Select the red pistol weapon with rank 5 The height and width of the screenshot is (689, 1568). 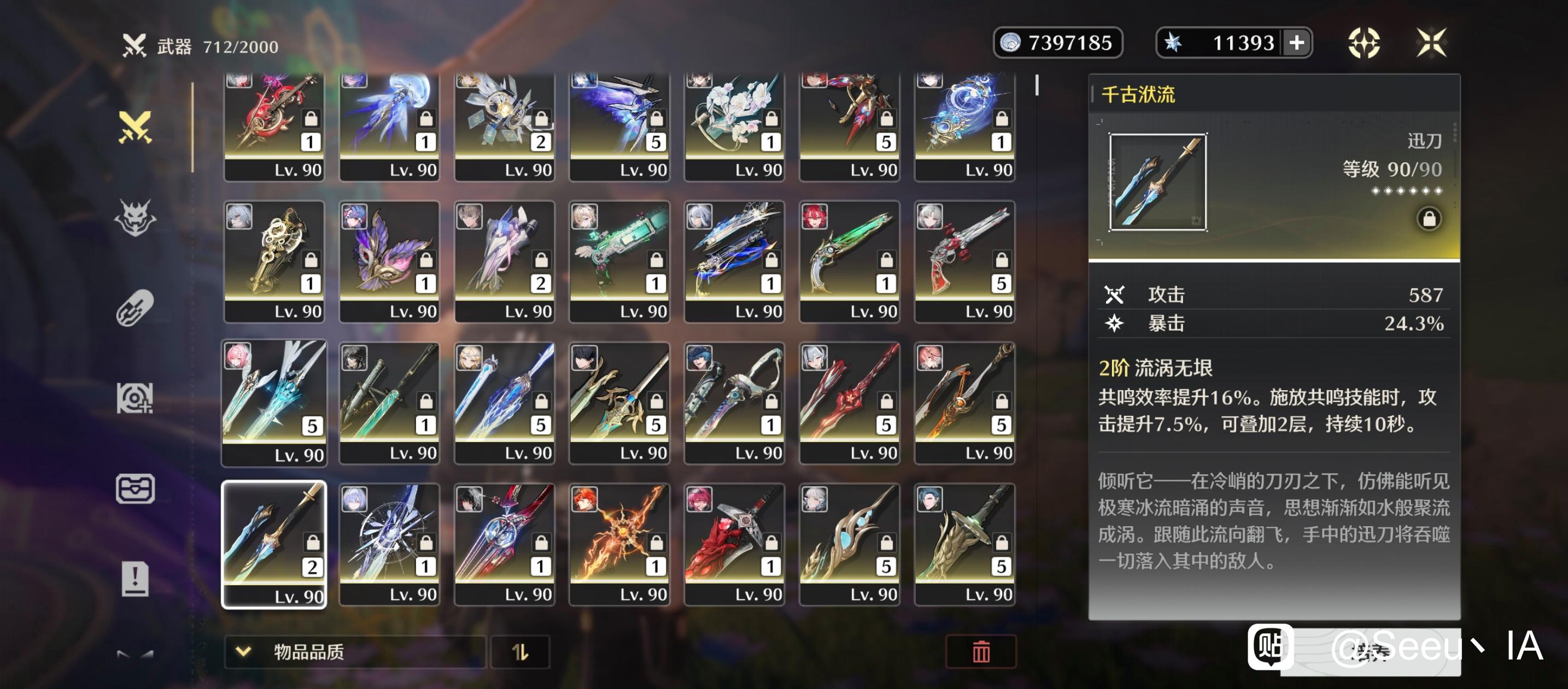pyautogui.click(x=964, y=262)
